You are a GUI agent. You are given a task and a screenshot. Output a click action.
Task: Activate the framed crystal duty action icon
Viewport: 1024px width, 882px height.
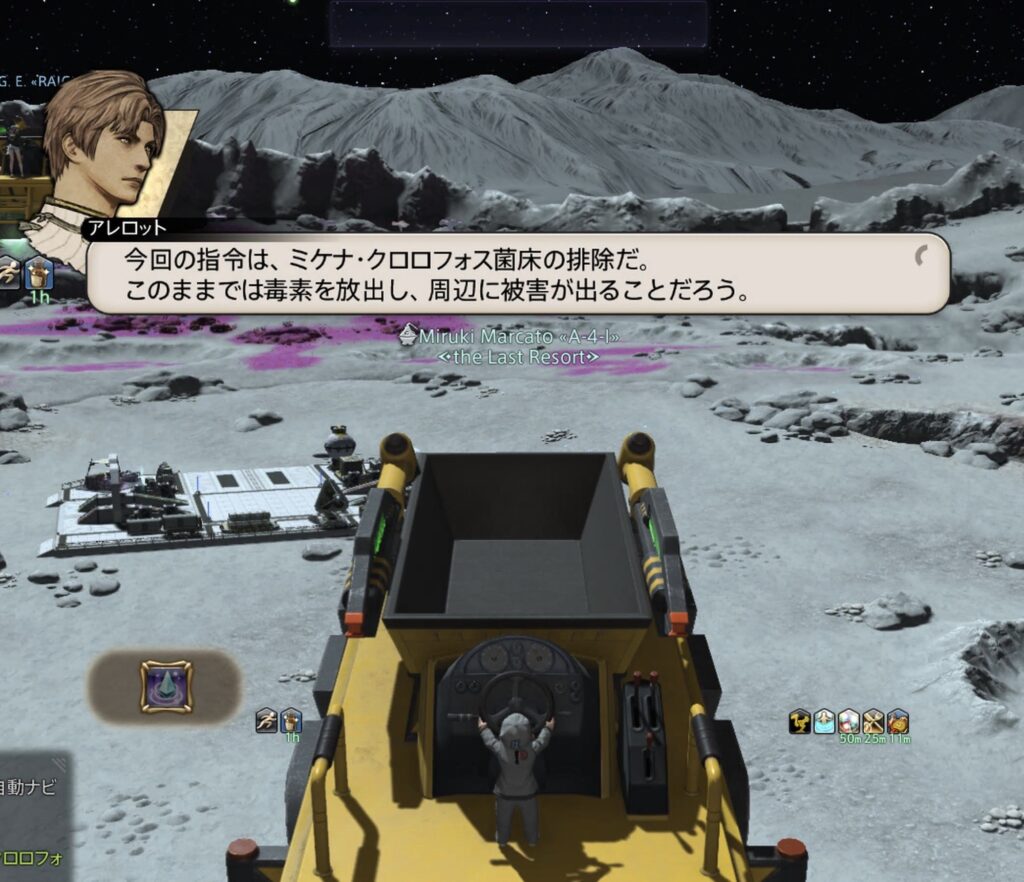click(x=166, y=686)
